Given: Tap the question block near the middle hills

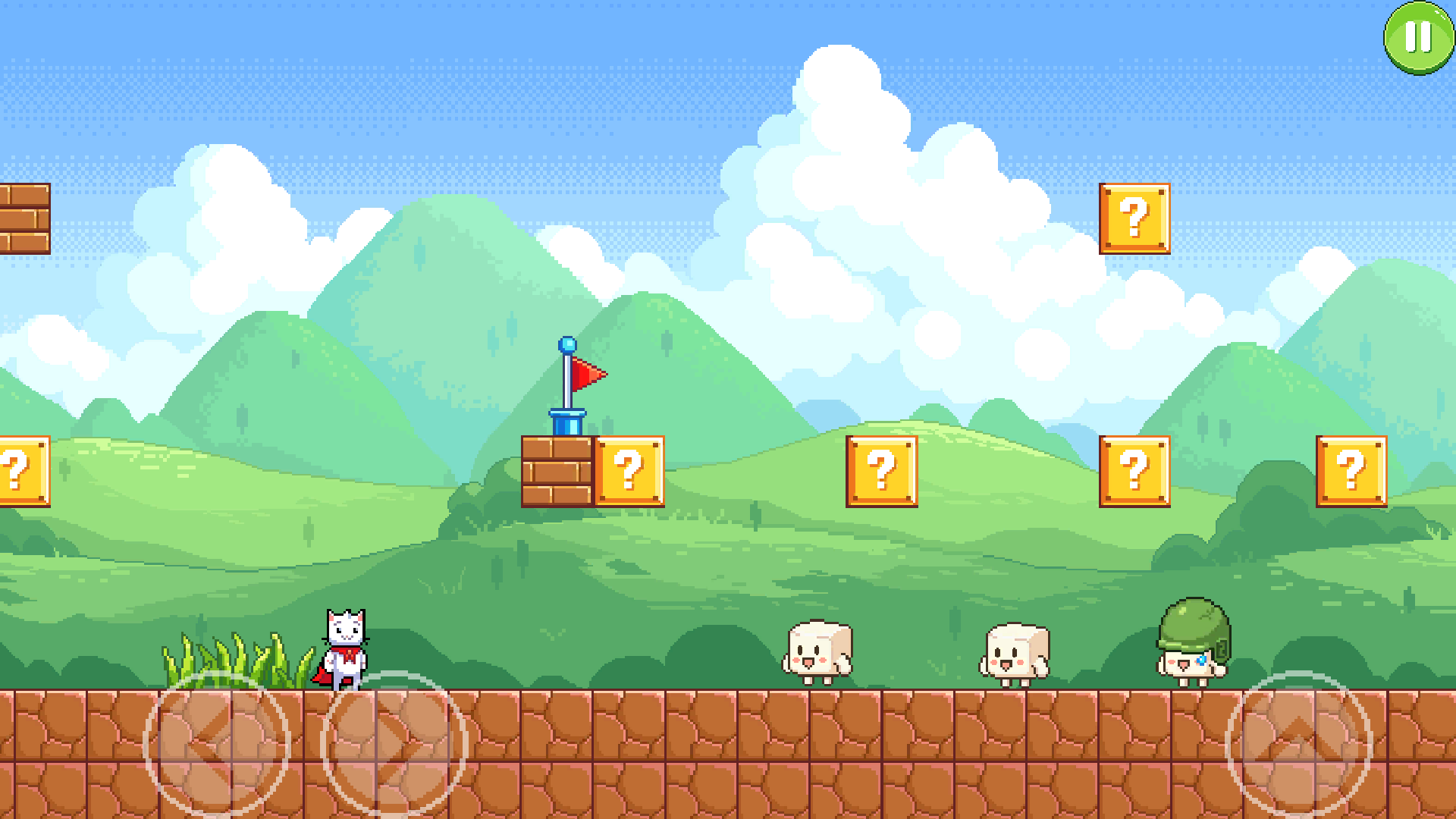Looking at the screenshot, I should pos(882,472).
